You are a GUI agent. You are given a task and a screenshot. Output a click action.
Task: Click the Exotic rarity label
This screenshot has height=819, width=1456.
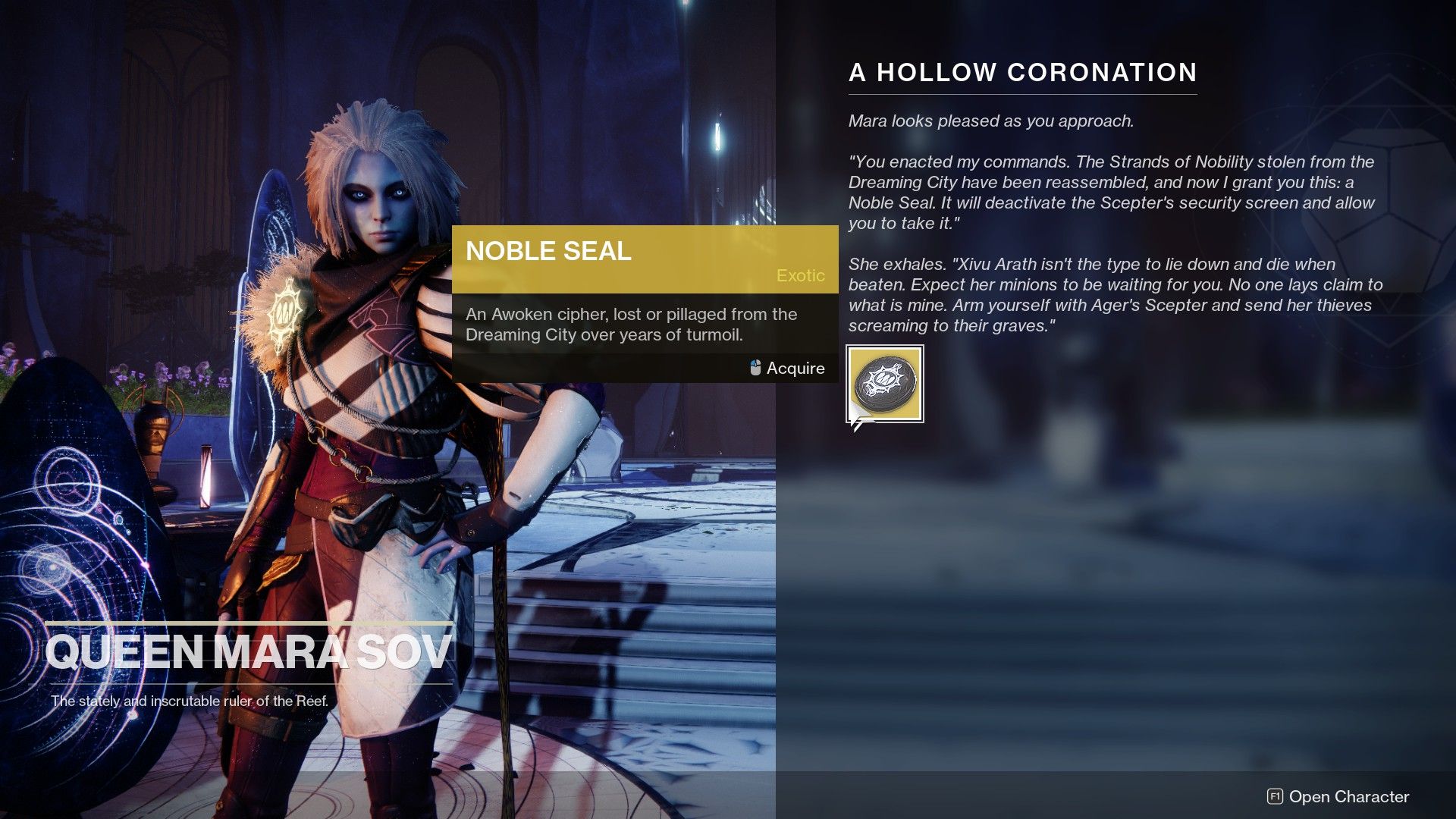click(x=801, y=276)
